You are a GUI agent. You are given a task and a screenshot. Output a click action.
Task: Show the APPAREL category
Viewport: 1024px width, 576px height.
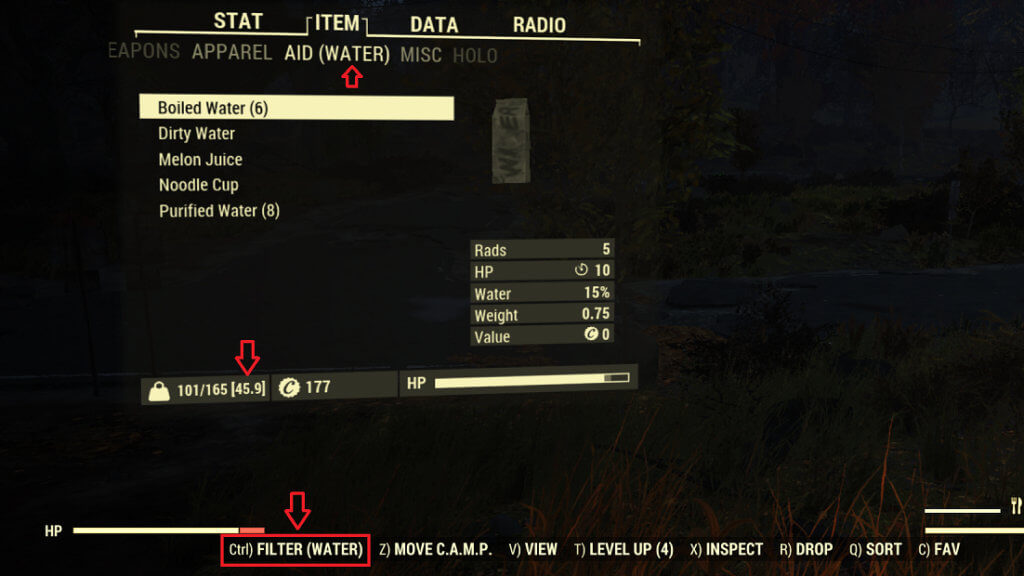[232, 53]
